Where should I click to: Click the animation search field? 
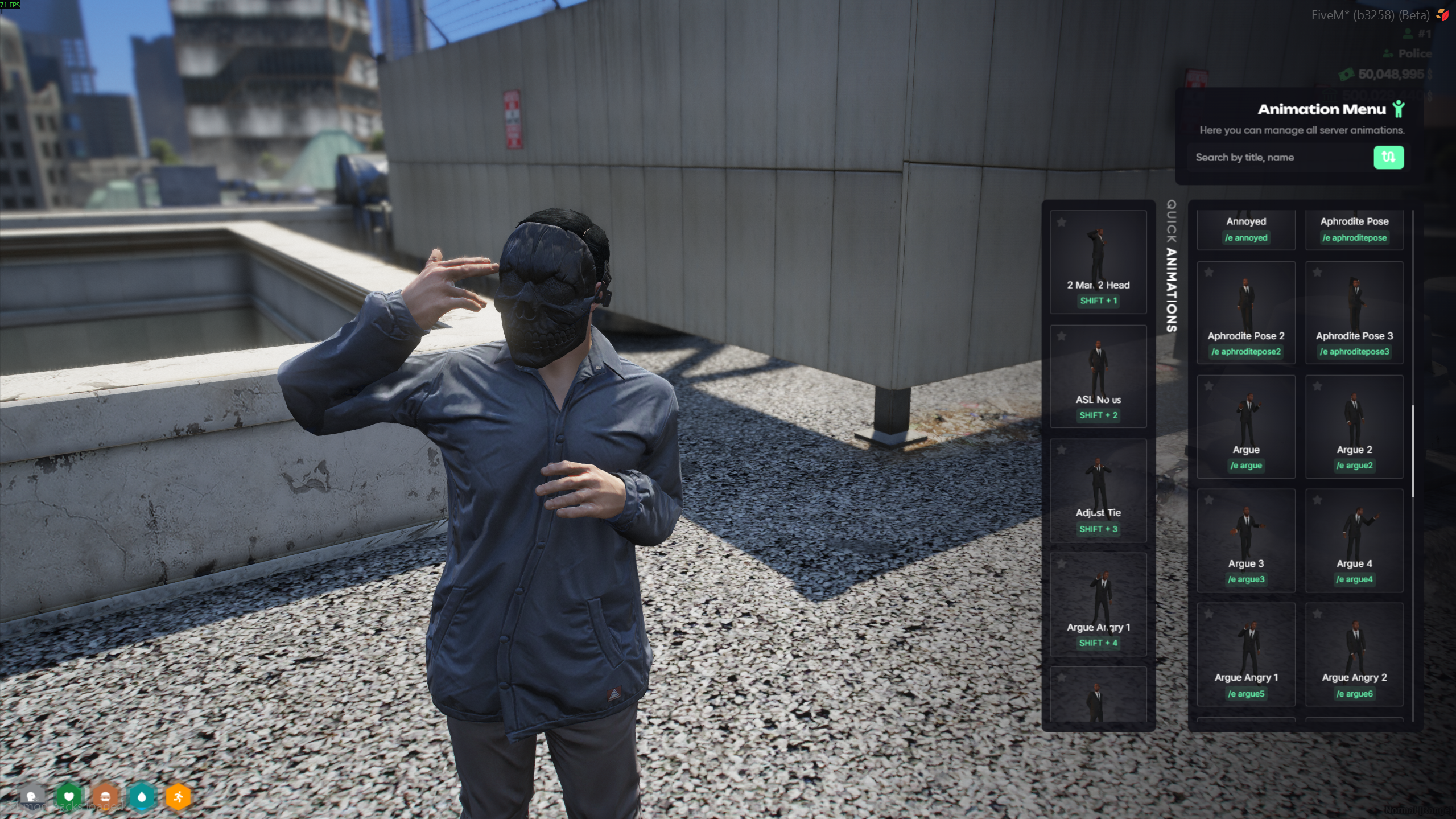(x=1280, y=158)
